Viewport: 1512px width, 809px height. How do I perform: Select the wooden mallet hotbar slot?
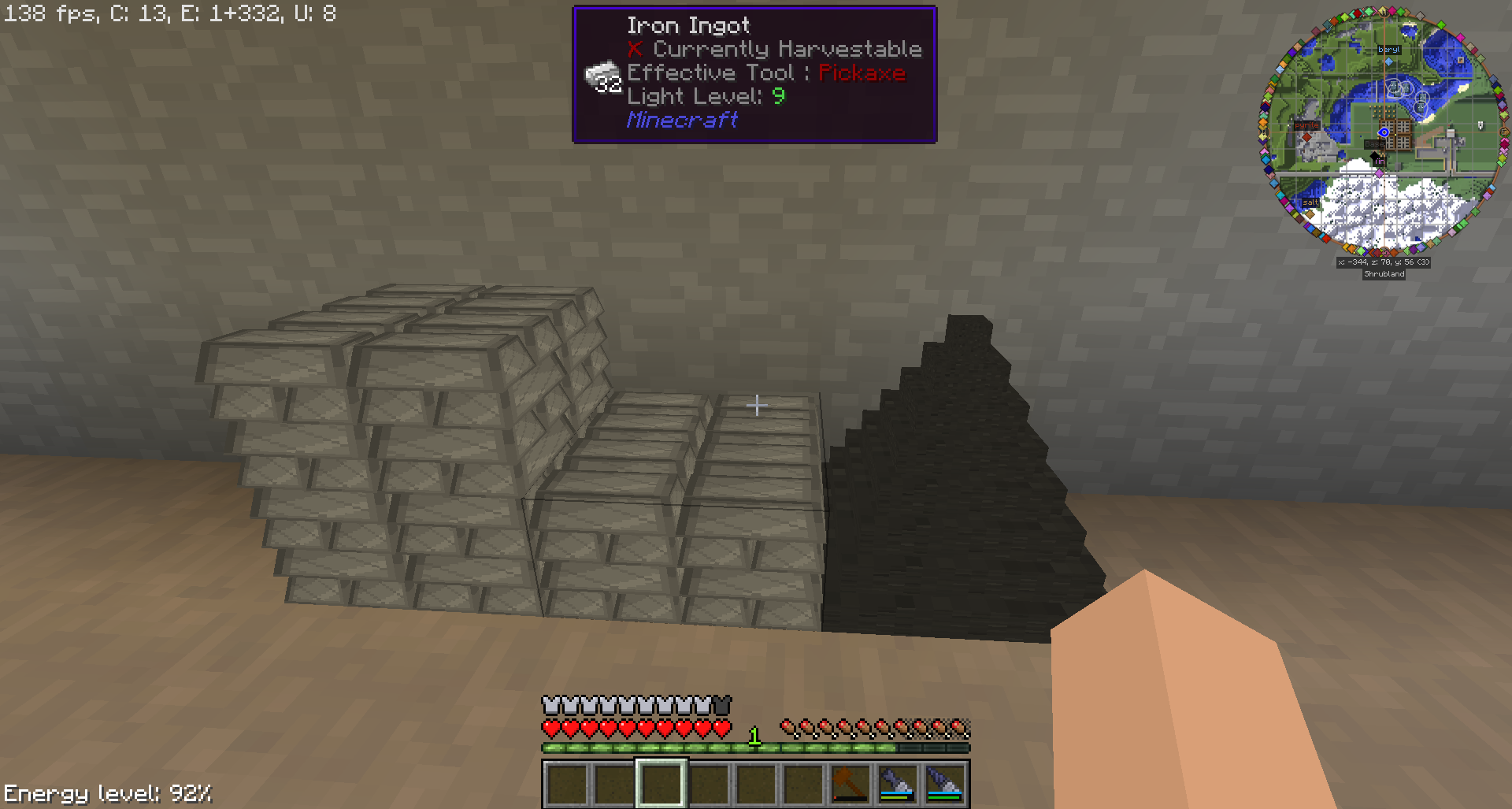(850, 783)
